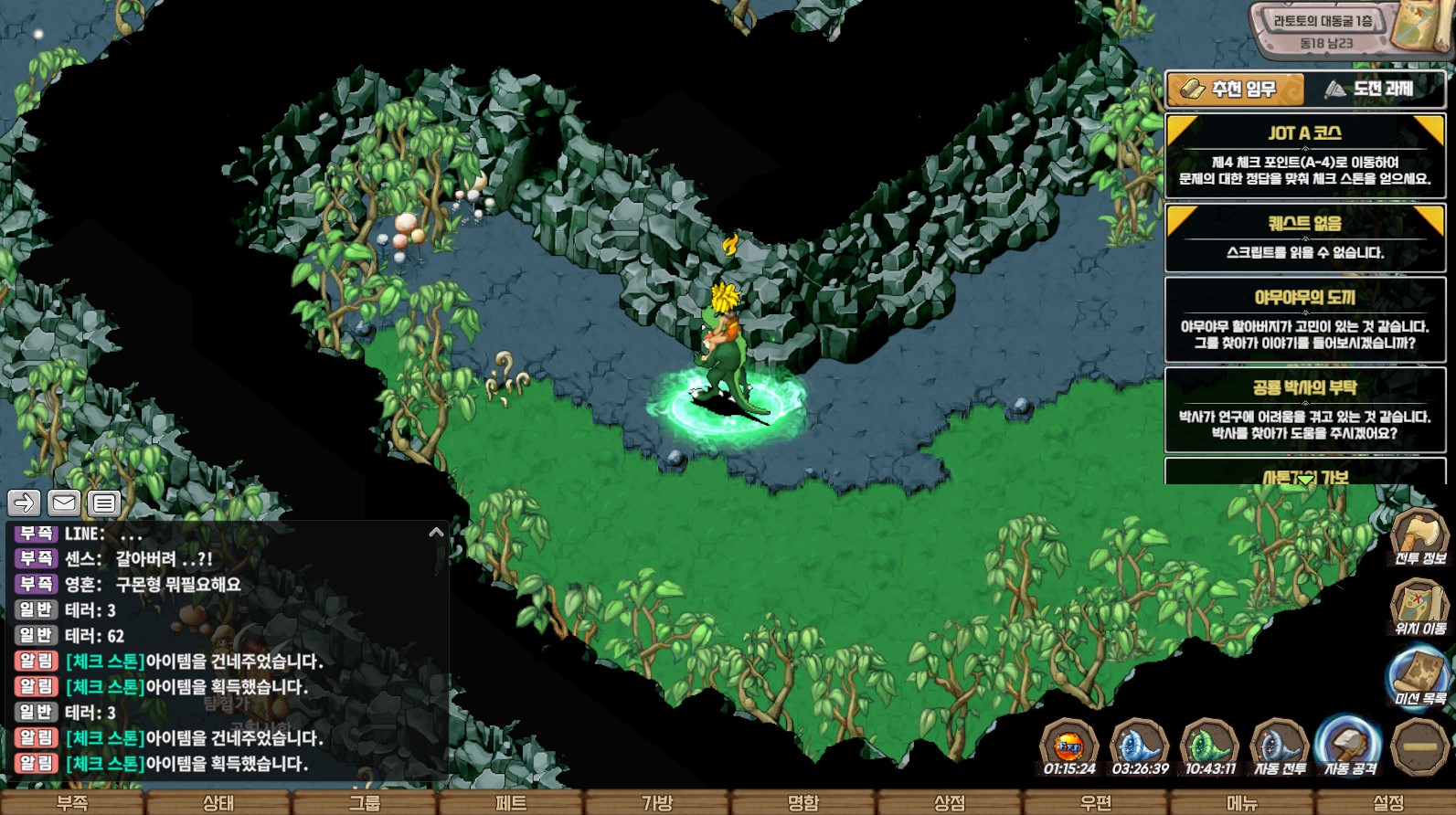Open the 가방 inventory menu
Viewport: 1456px width, 815px height.
coord(657,803)
